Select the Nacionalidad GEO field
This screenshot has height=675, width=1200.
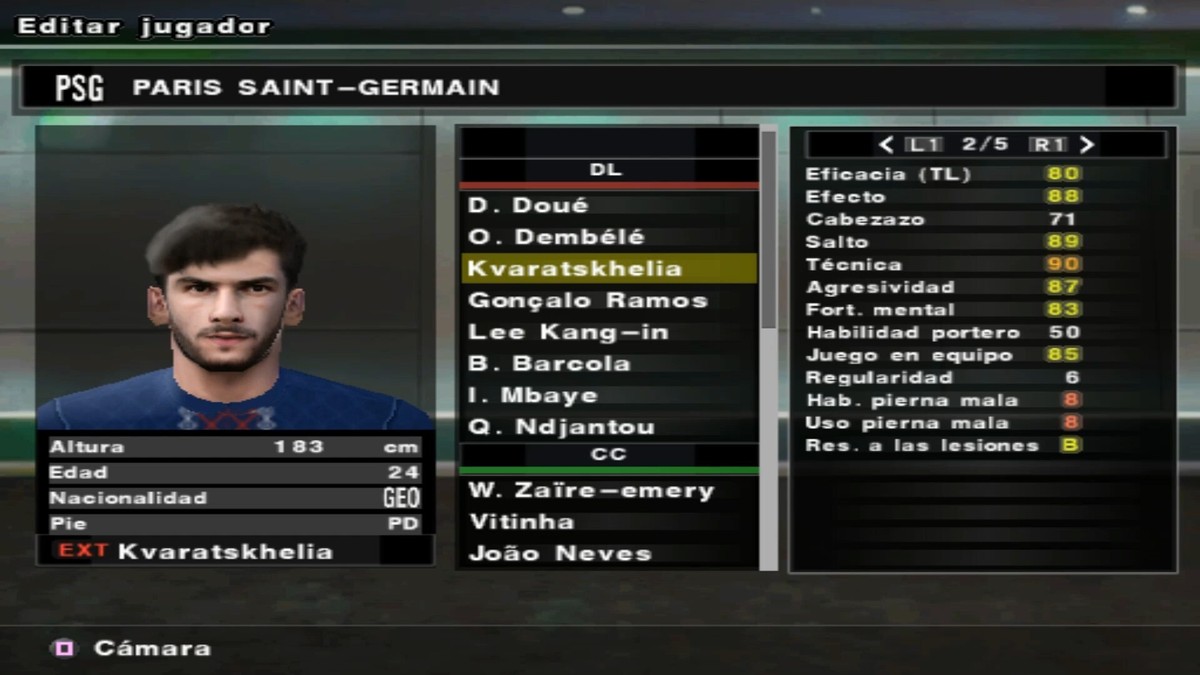(235, 498)
